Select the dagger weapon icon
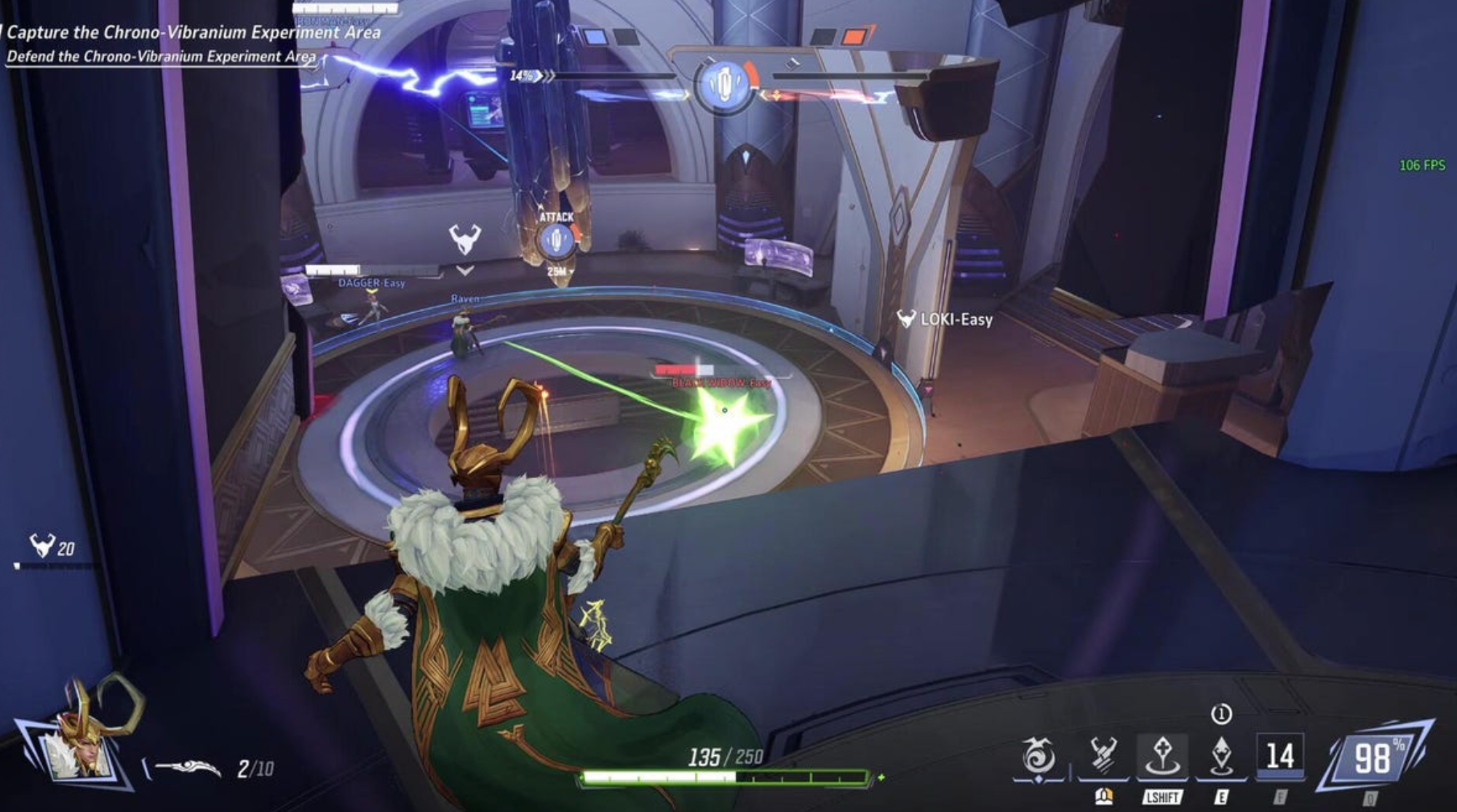This screenshot has height=812, width=1457. click(x=187, y=768)
